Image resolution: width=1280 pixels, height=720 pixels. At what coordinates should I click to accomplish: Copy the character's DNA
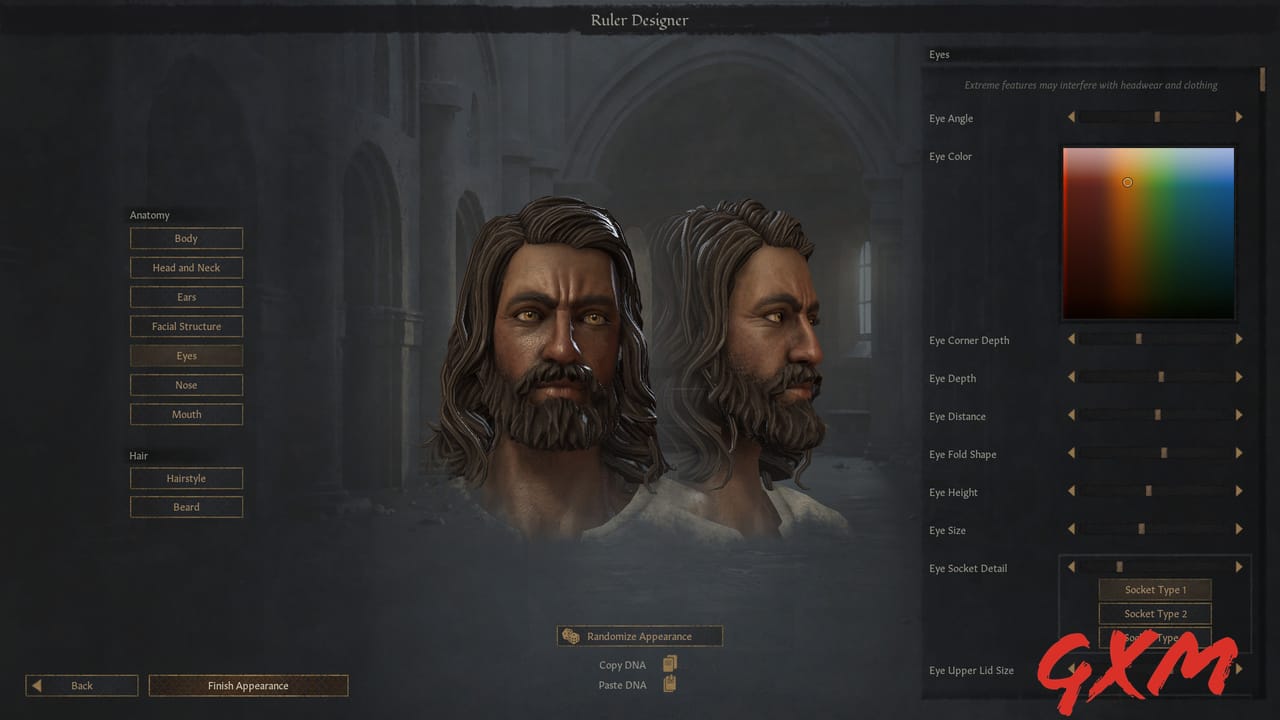point(669,663)
